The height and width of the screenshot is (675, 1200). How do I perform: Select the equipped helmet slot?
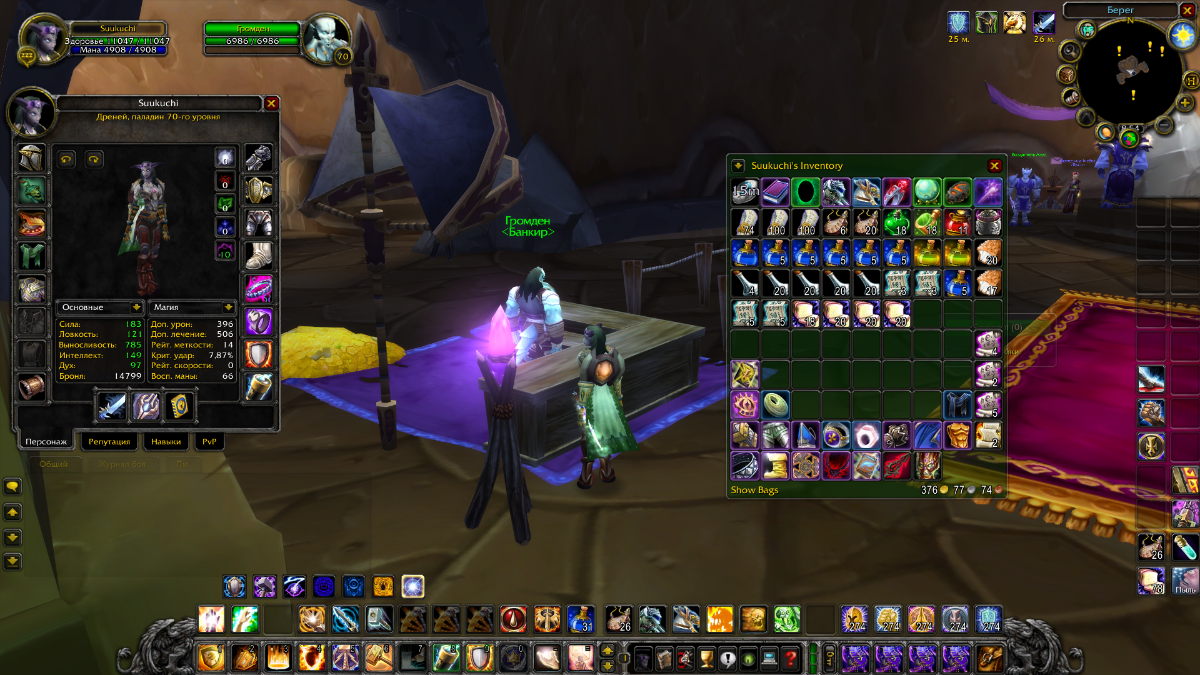coord(31,158)
